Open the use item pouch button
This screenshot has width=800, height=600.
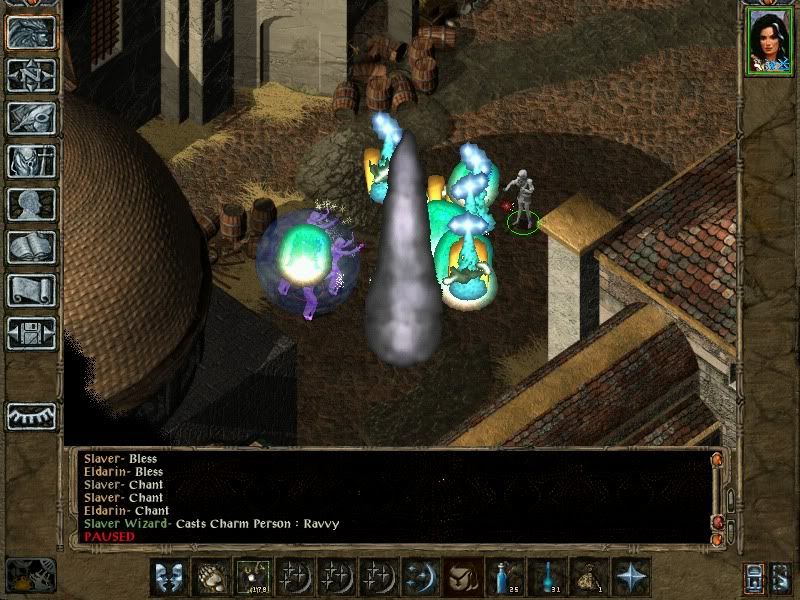tap(462, 577)
